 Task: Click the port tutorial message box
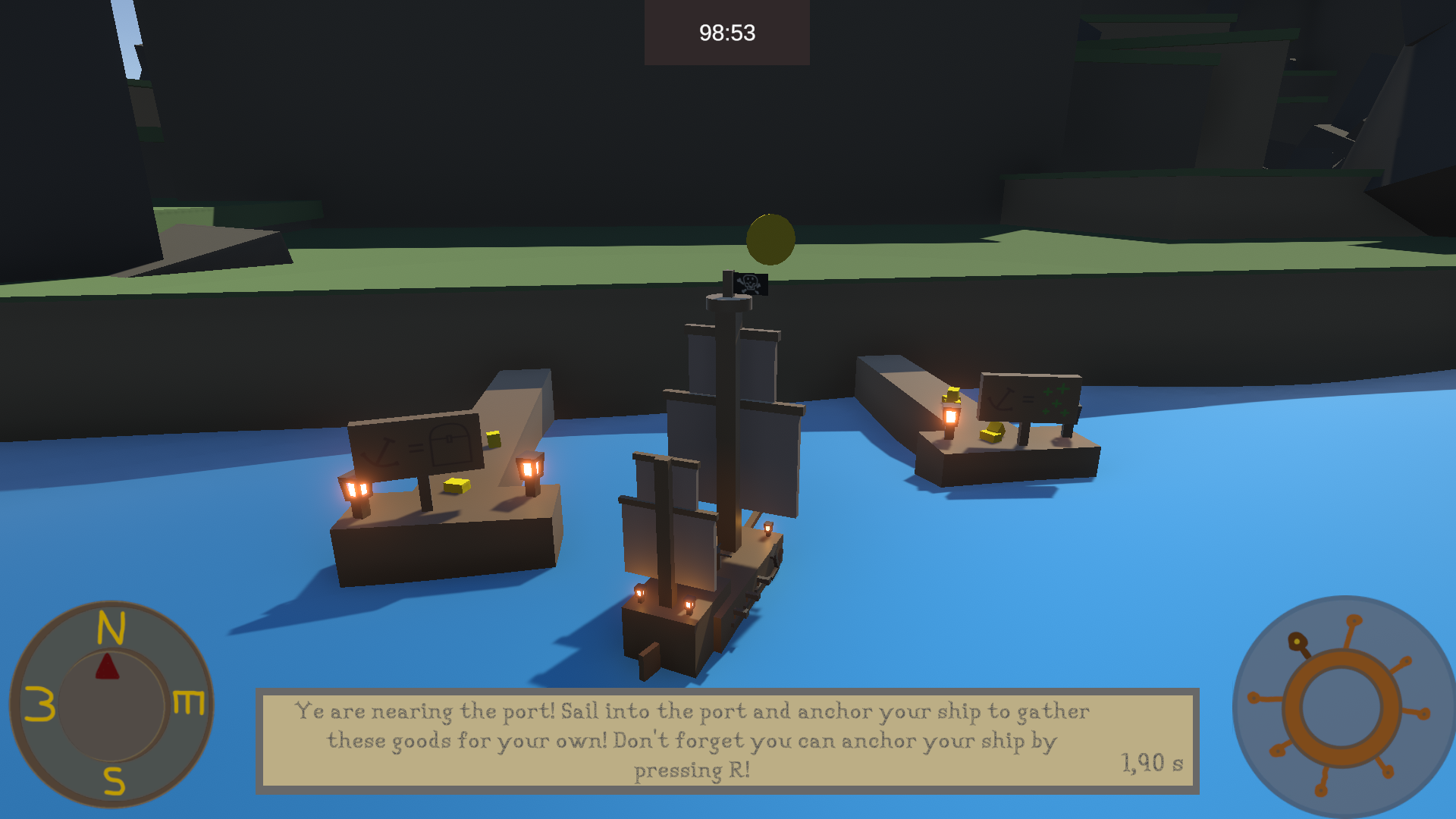pos(726,740)
